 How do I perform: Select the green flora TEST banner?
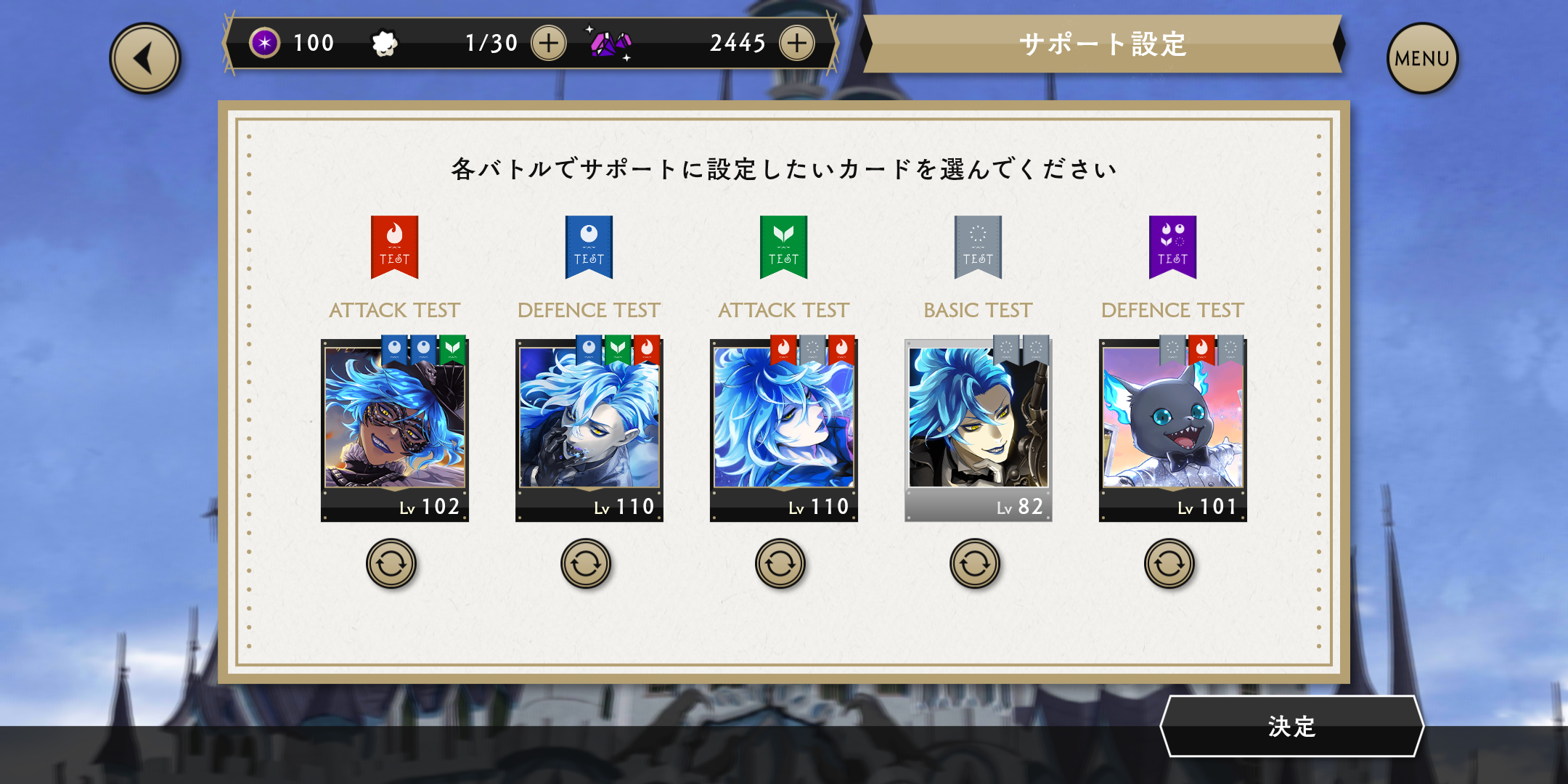[x=783, y=247]
